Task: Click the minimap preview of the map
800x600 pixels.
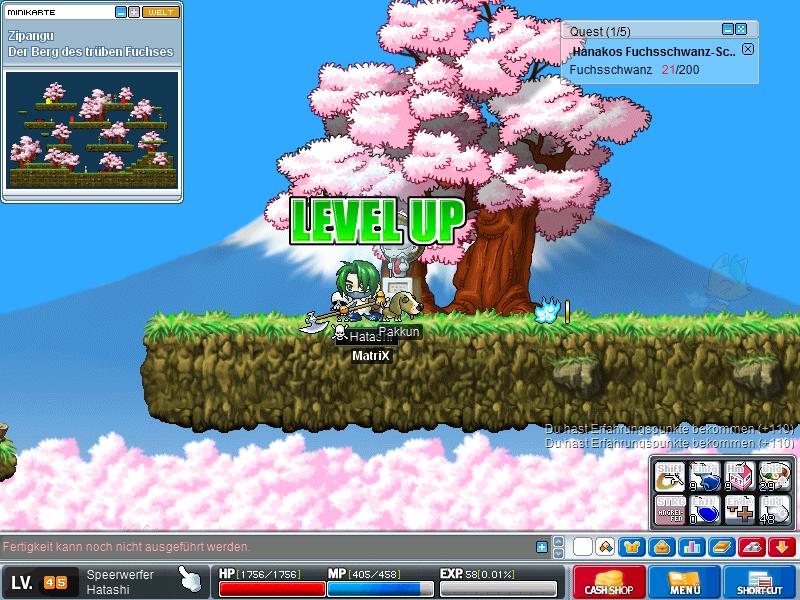Action: pyautogui.click(x=91, y=128)
